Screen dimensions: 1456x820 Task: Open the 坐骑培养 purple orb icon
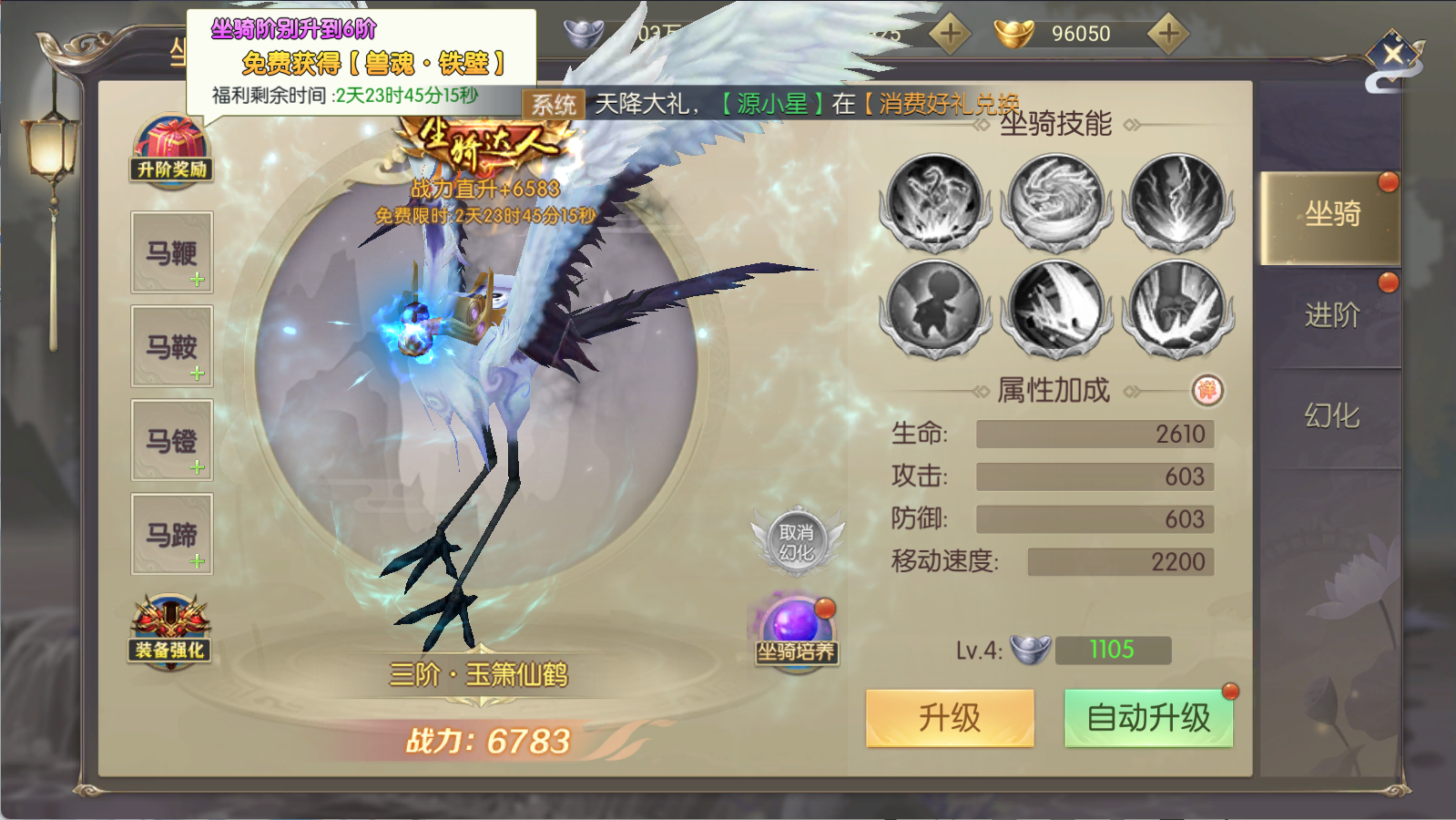coord(795,626)
